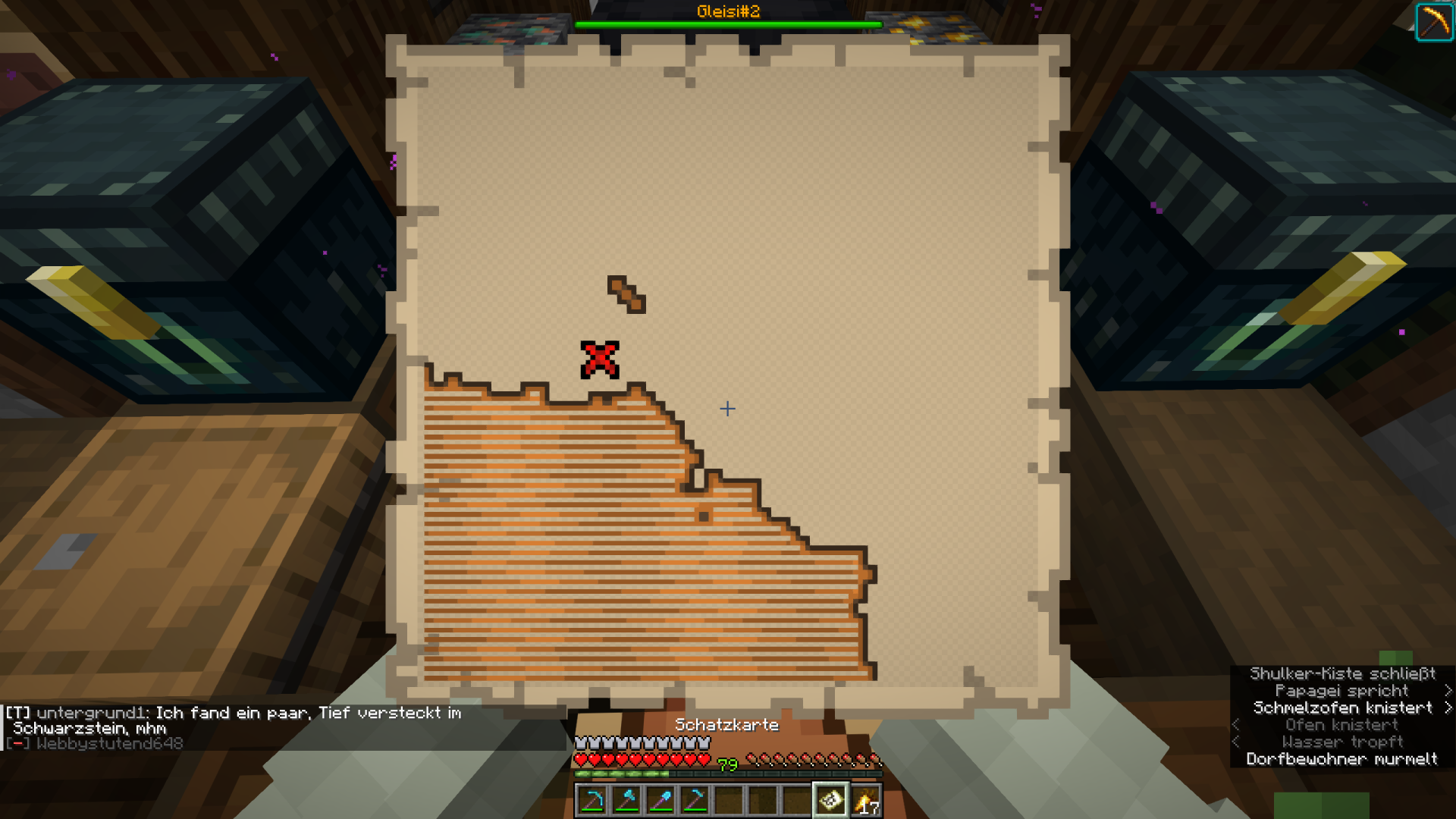This screenshot has height=819, width=1456.
Task: Select the diamond pickaxe hotbar slot
Action: [x=592, y=800]
